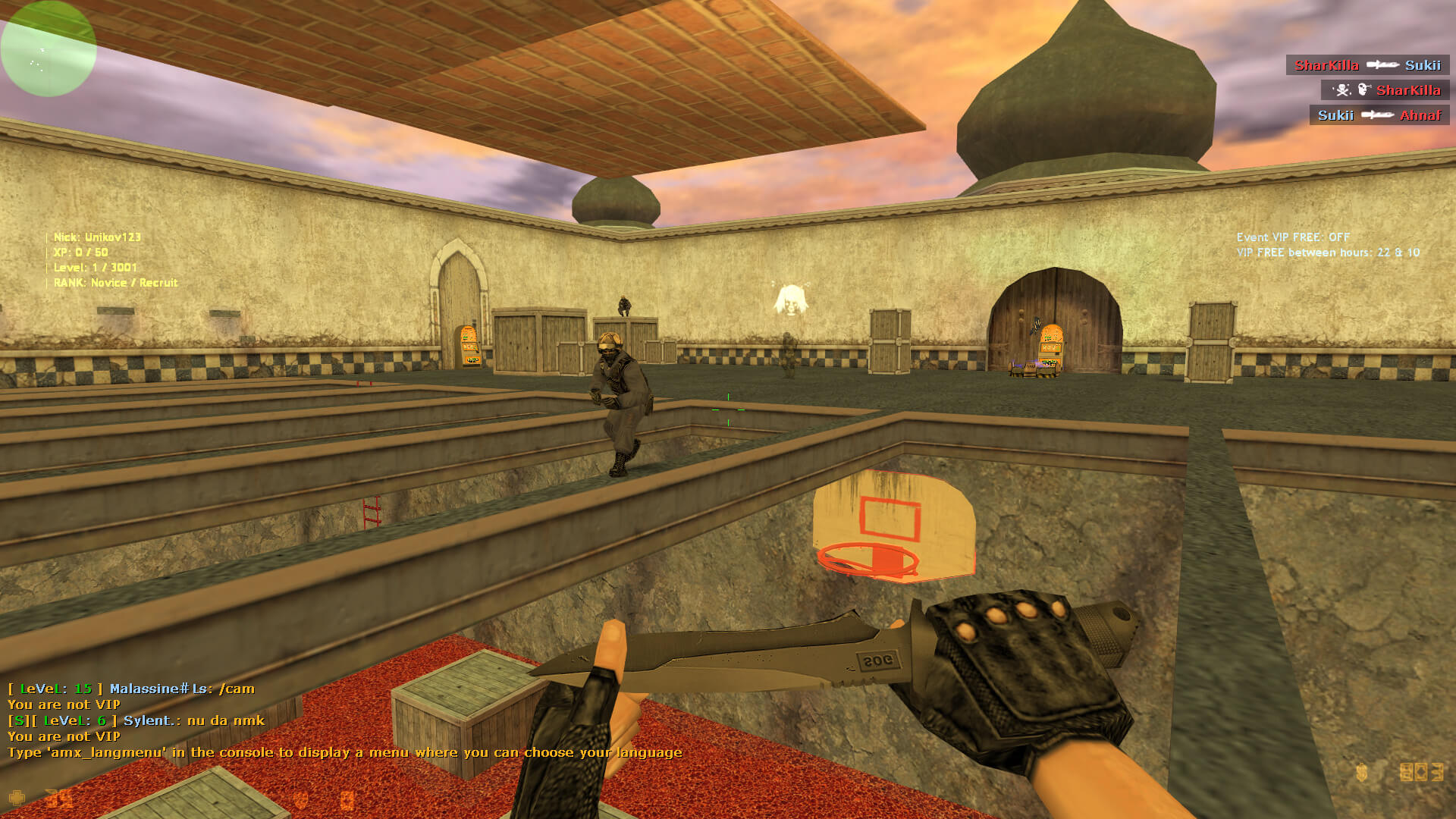1456x819 pixels.
Task: Click the green circular radar
Action: click(48, 49)
